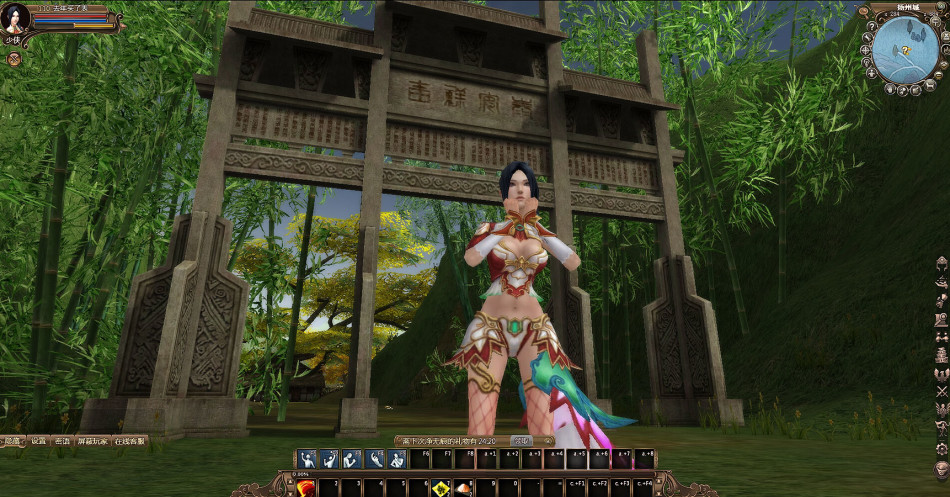
Task: Use the orange cone item in the hotbar
Action: point(463,488)
